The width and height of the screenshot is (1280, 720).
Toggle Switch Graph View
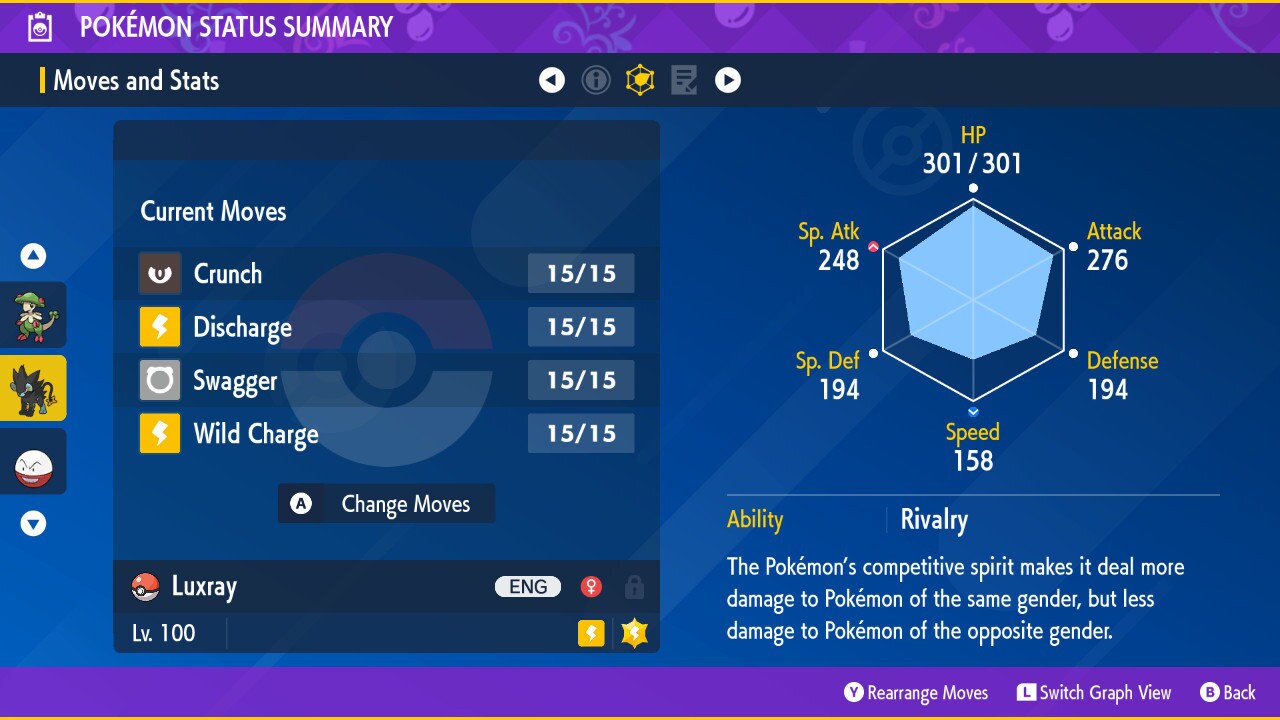pos(1094,693)
